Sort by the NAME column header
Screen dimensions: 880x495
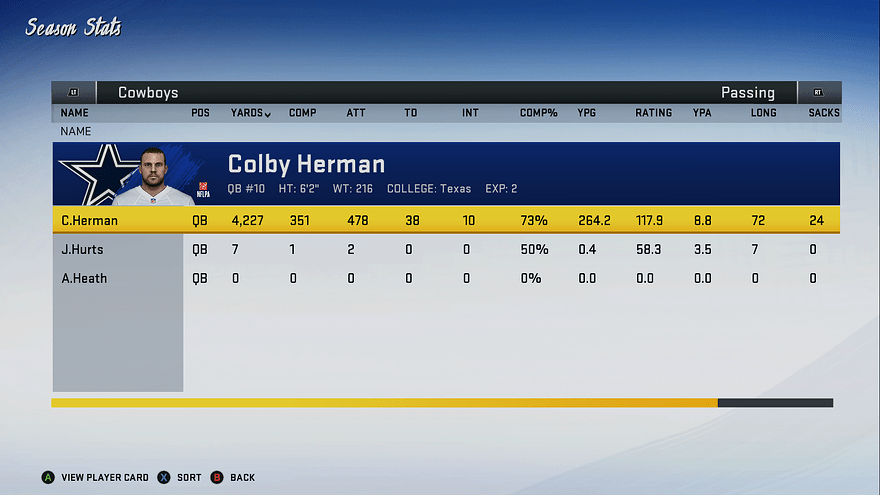[74, 113]
